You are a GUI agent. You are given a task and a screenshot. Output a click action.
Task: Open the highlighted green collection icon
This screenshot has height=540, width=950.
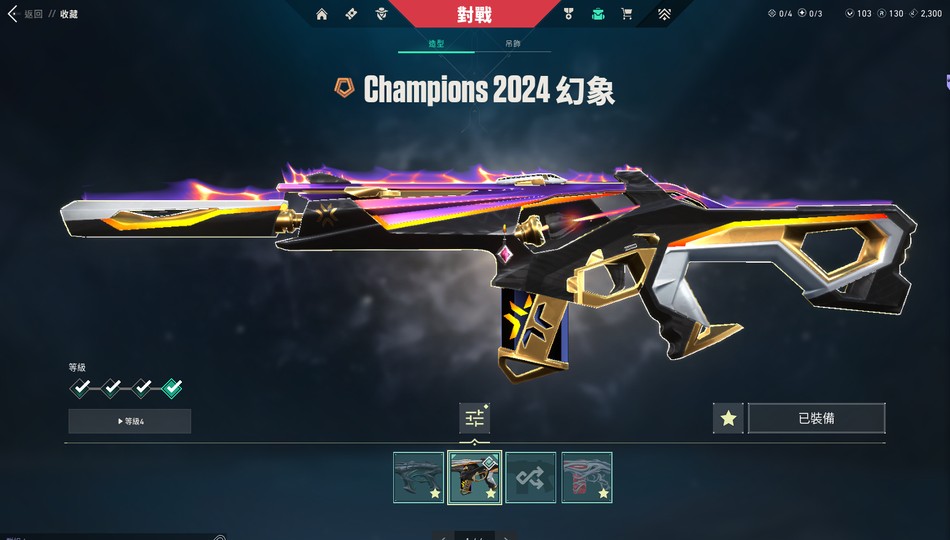(598, 14)
